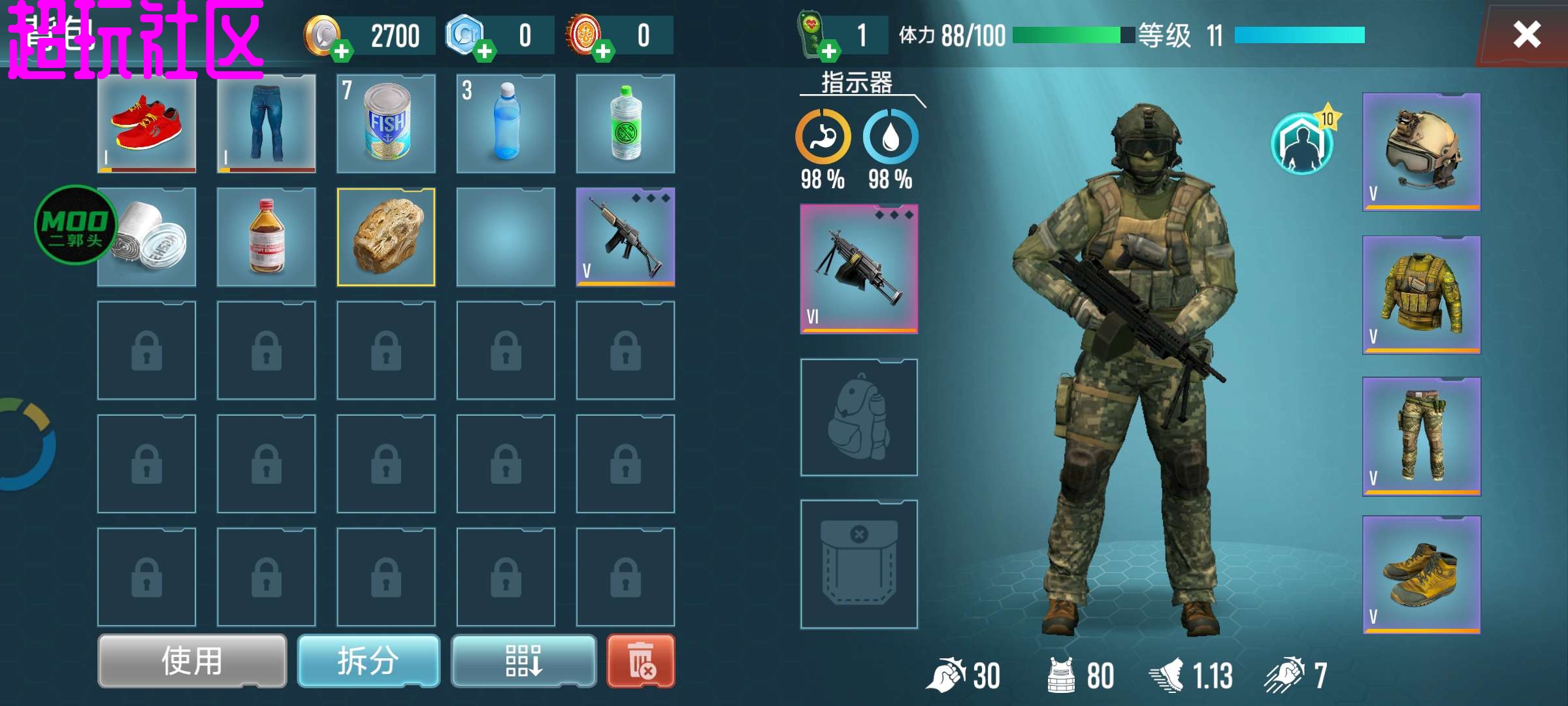Add gold coins with the plus button
This screenshot has height=706, width=1568.
click(x=341, y=50)
